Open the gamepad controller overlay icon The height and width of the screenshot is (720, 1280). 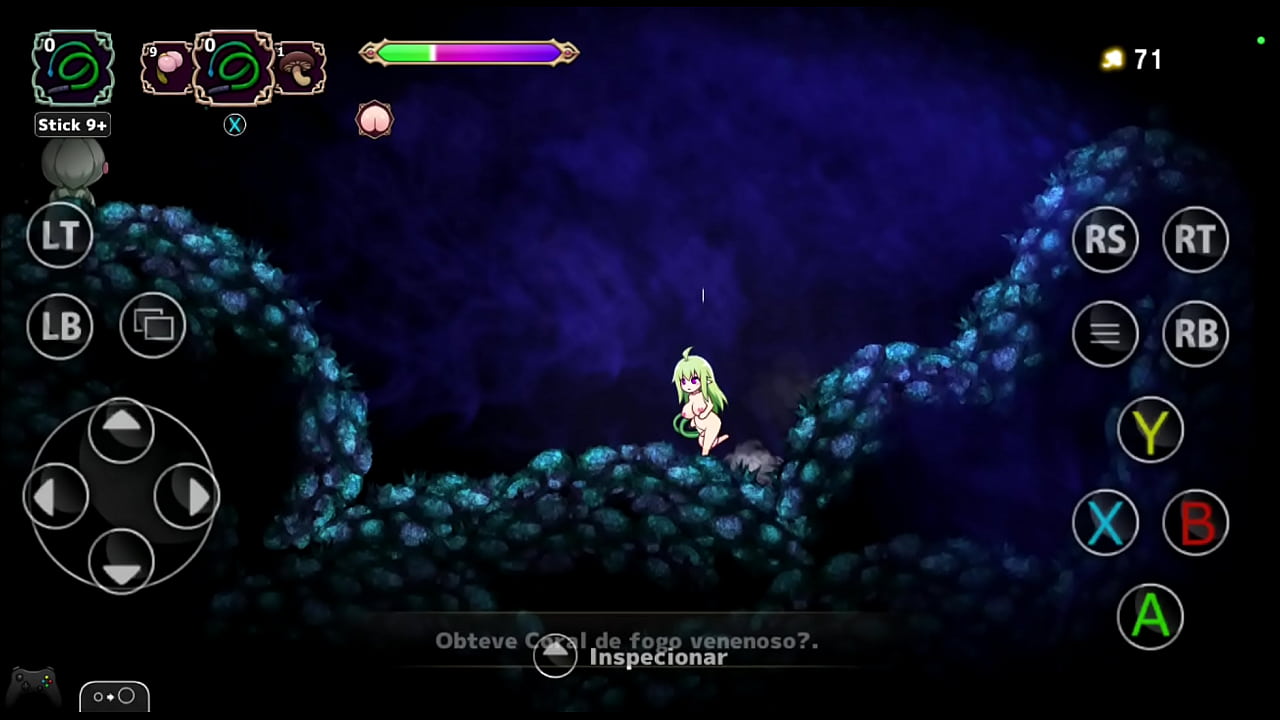33,688
